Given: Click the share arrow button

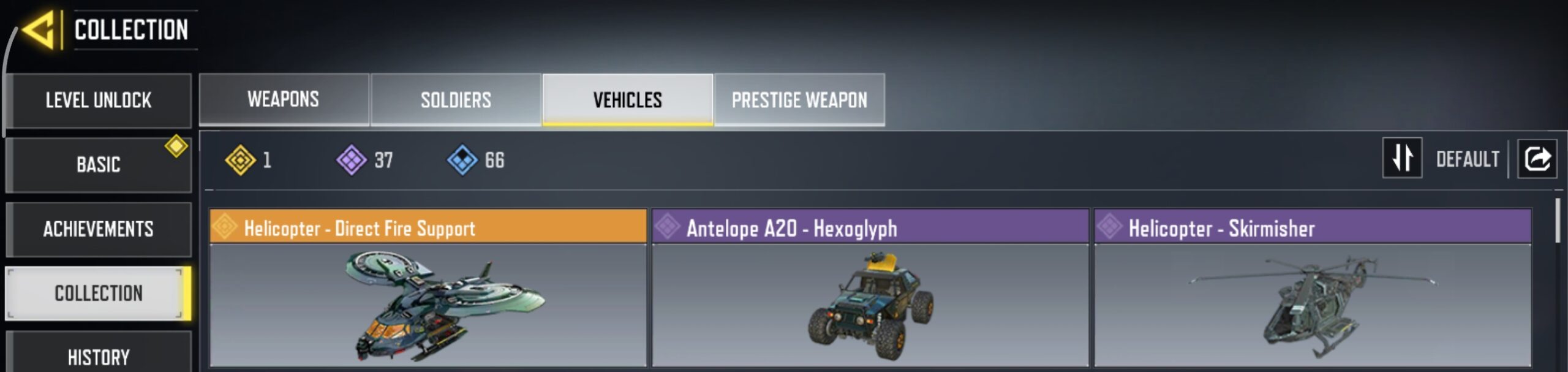Looking at the screenshot, I should (1537, 159).
